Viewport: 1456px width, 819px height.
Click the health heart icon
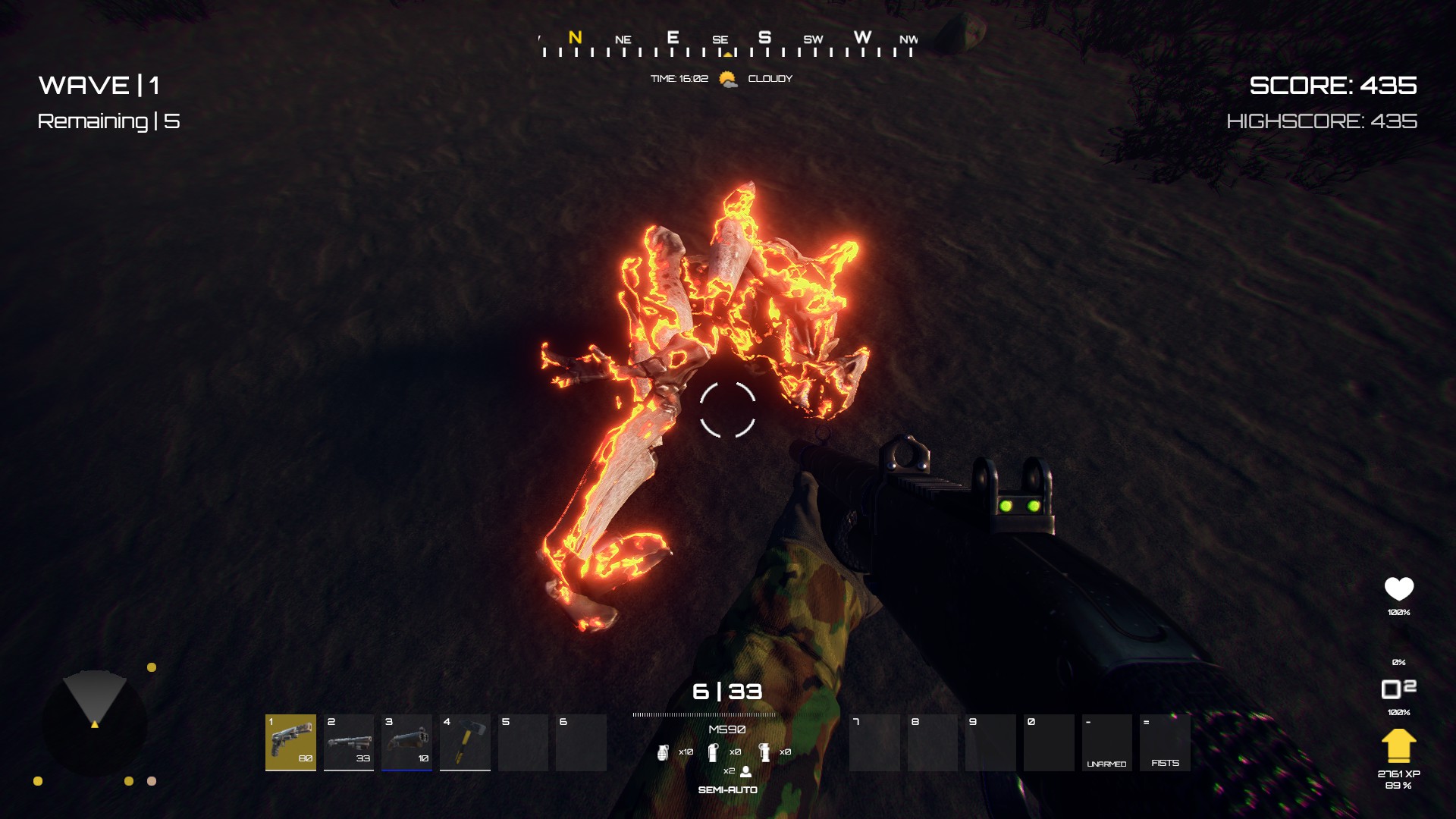(x=1399, y=586)
